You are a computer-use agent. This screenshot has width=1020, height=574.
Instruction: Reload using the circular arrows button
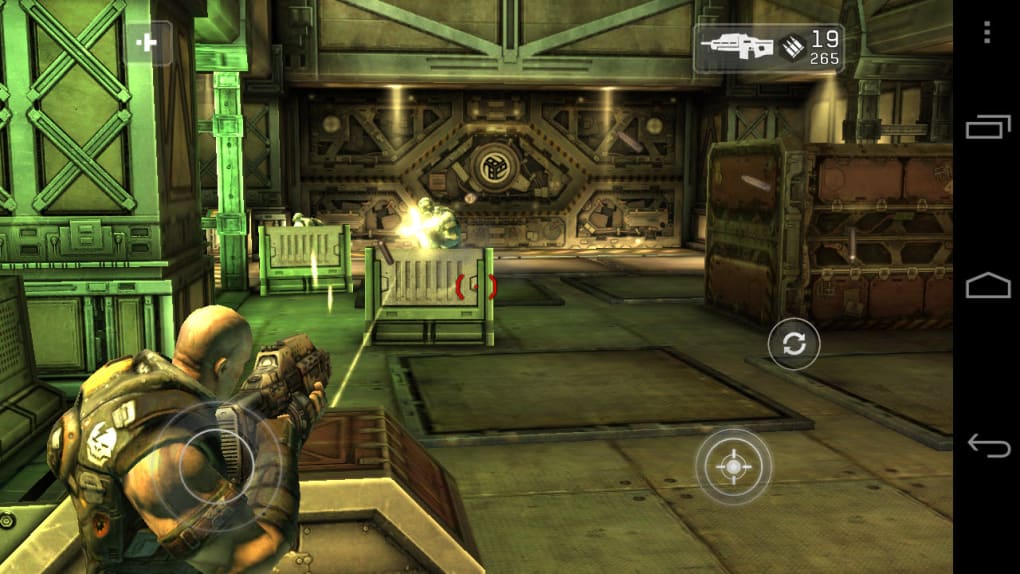pos(793,344)
